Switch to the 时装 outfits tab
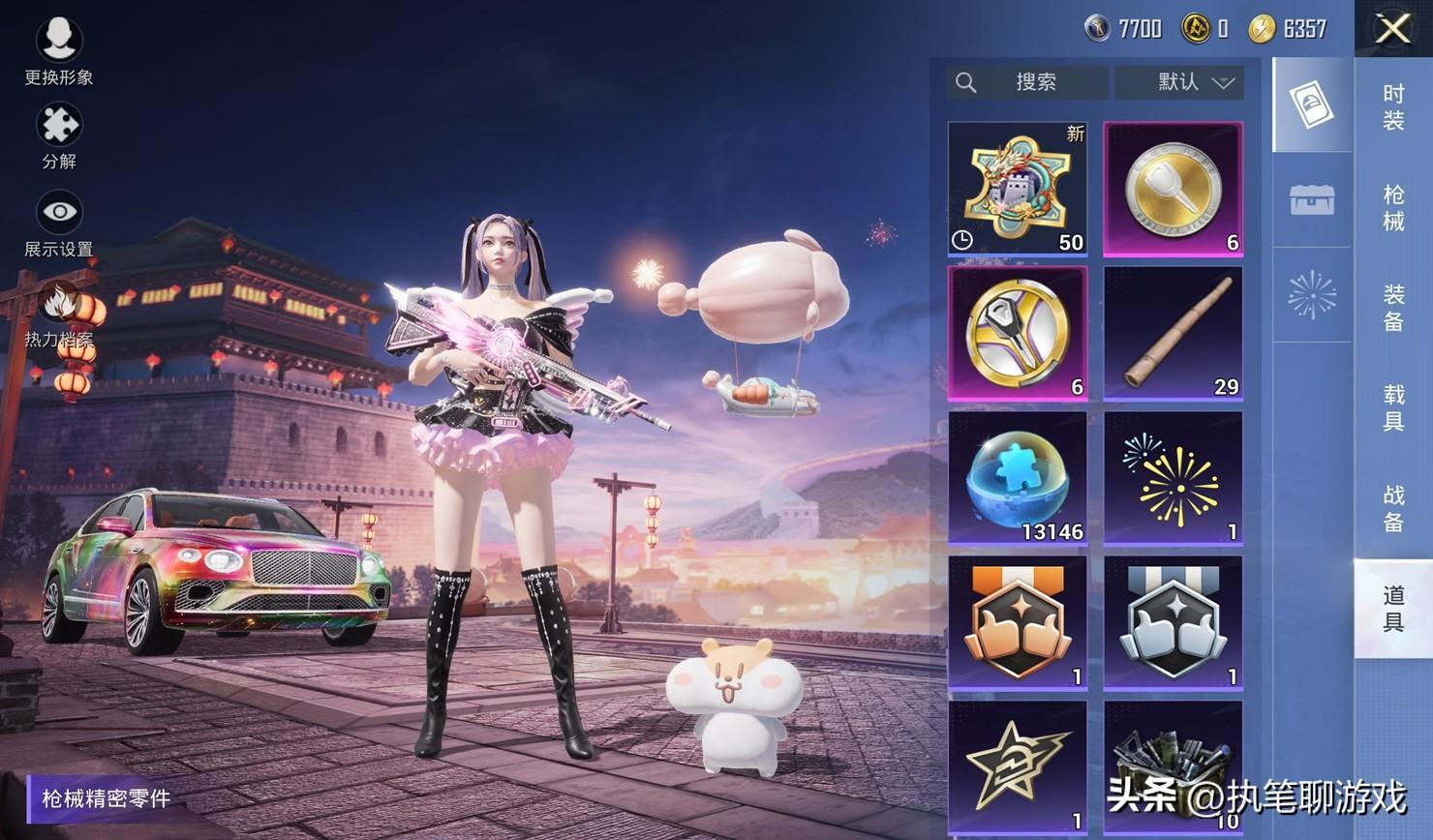The height and width of the screenshot is (840, 1433). (x=1392, y=107)
